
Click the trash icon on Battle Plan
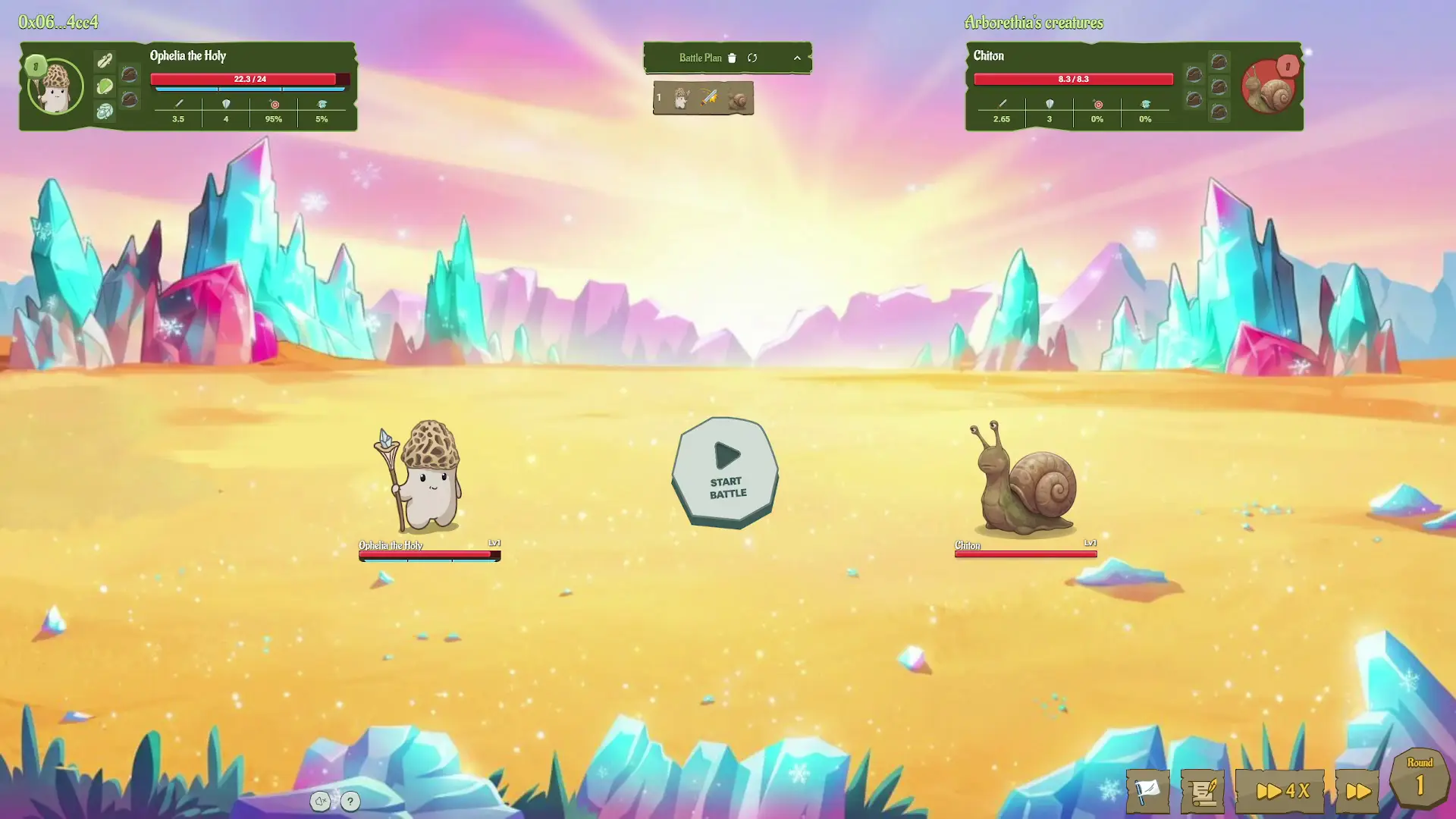(x=731, y=58)
